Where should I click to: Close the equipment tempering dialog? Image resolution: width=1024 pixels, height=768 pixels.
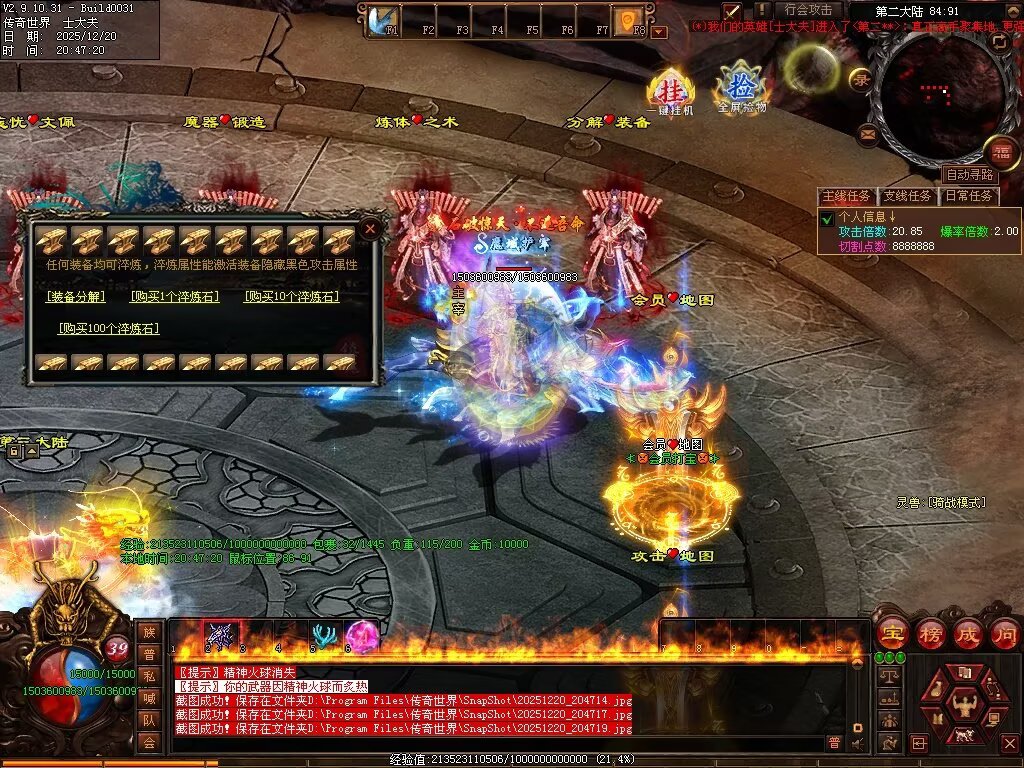click(370, 229)
